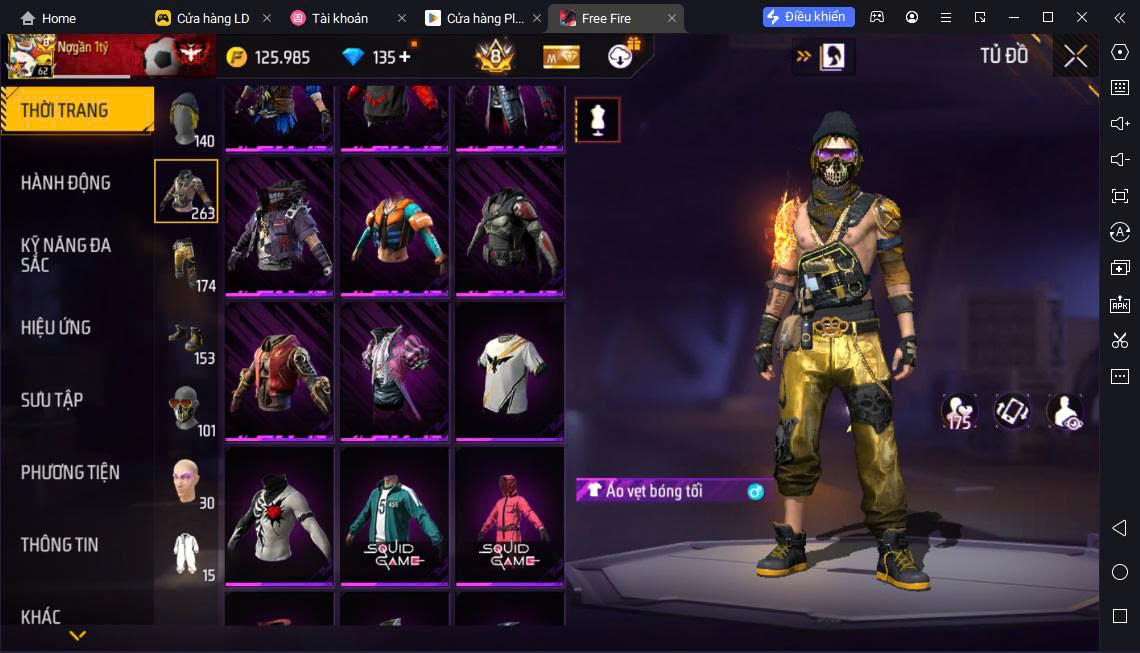Open the full outfit set category (15)

tap(186, 553)
